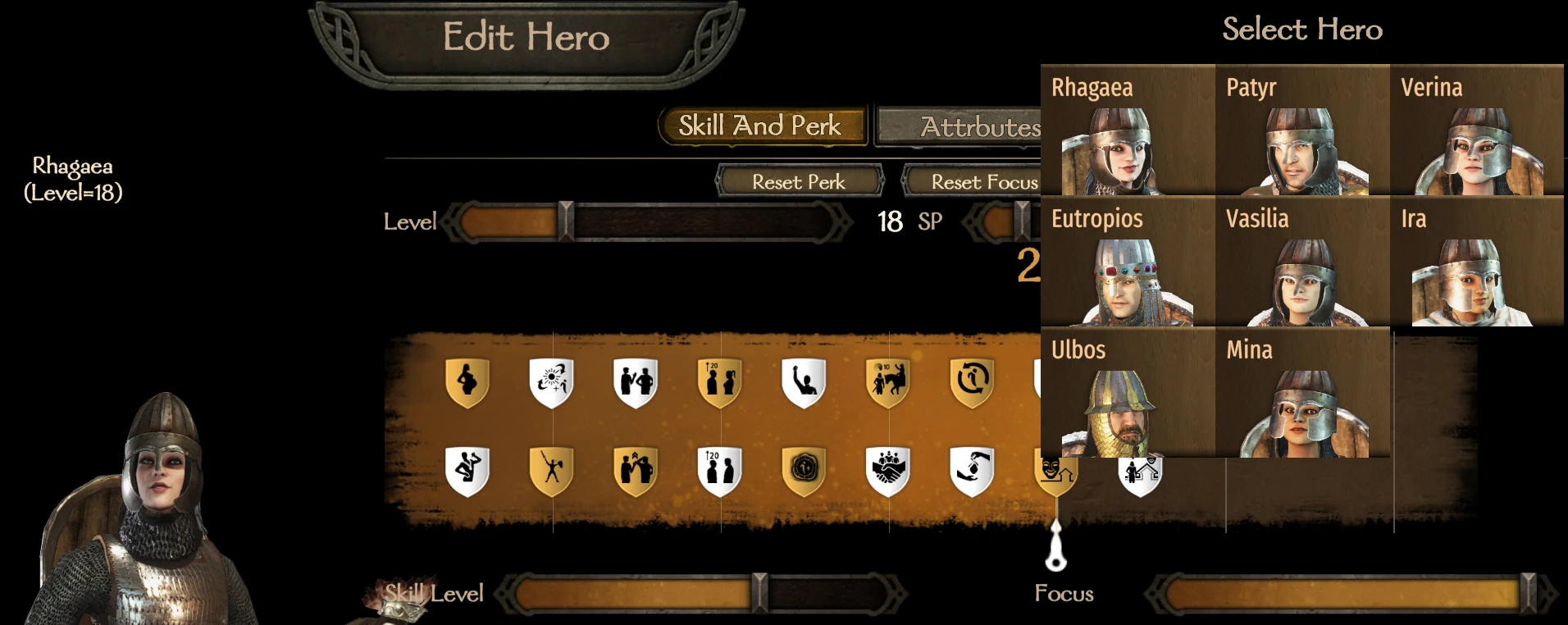Set the Focus slider handle
The width and height of the screenshot is (1568, 625).
[x=1527, y=593]
